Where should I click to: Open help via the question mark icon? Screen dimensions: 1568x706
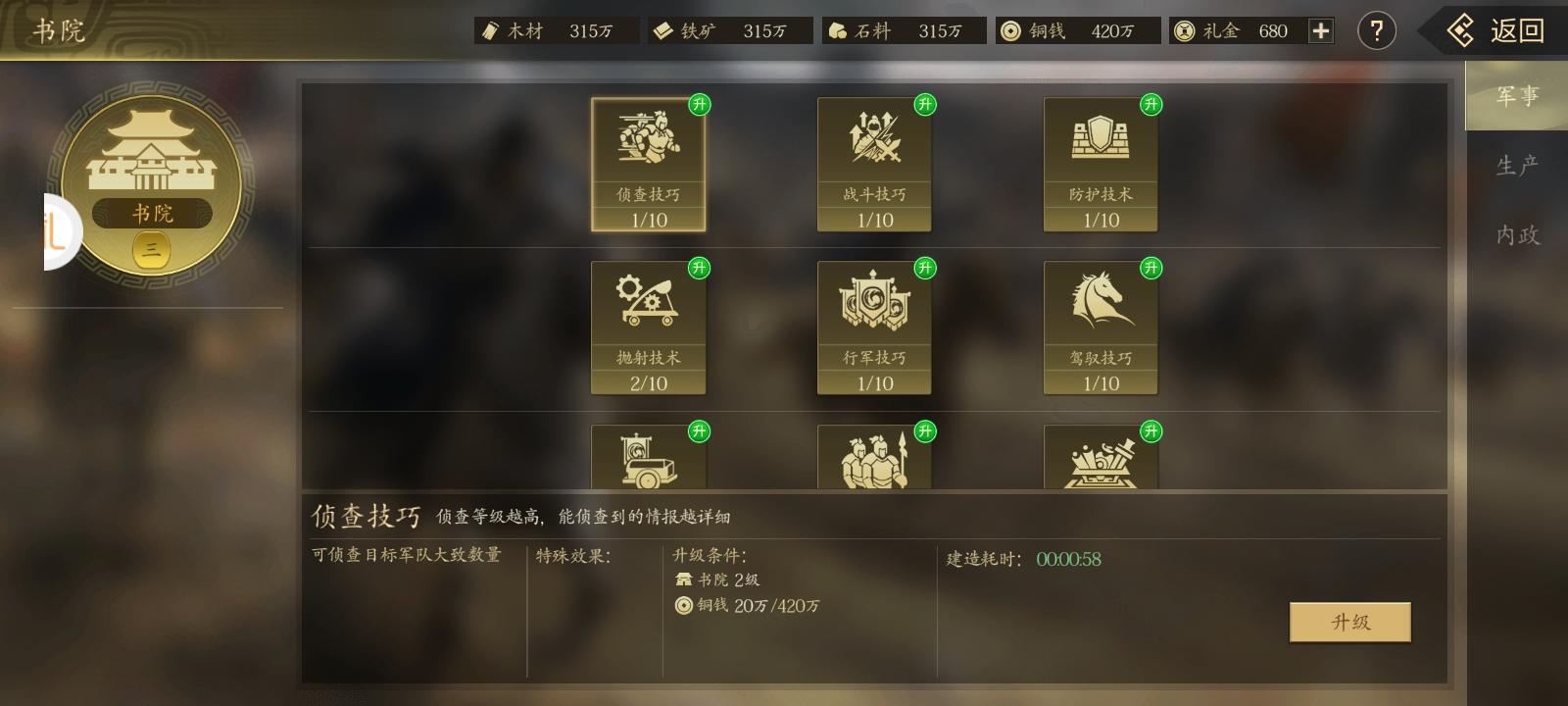(x=1377, y=30)
